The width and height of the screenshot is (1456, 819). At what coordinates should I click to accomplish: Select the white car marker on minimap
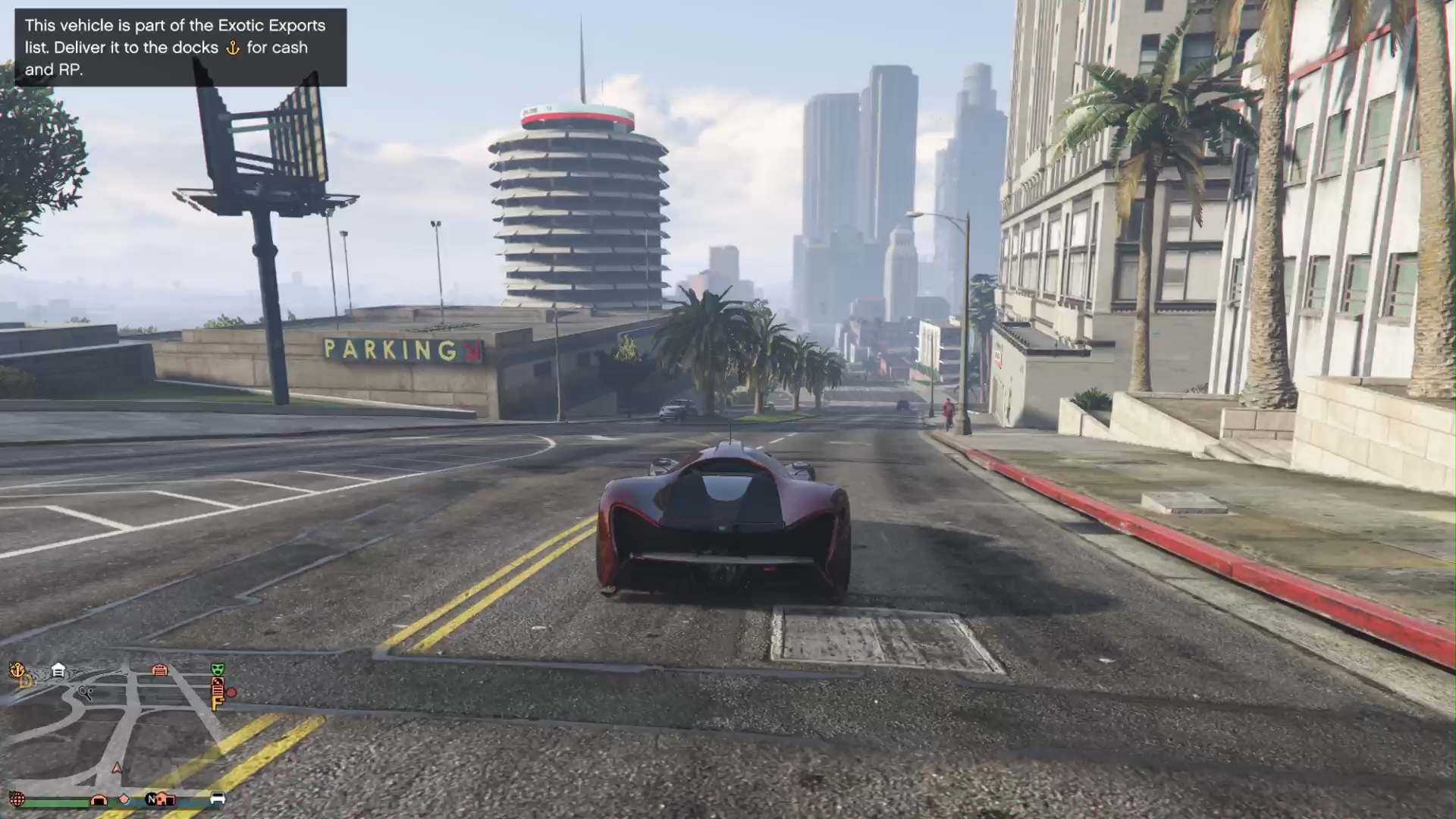coord(217,799)
